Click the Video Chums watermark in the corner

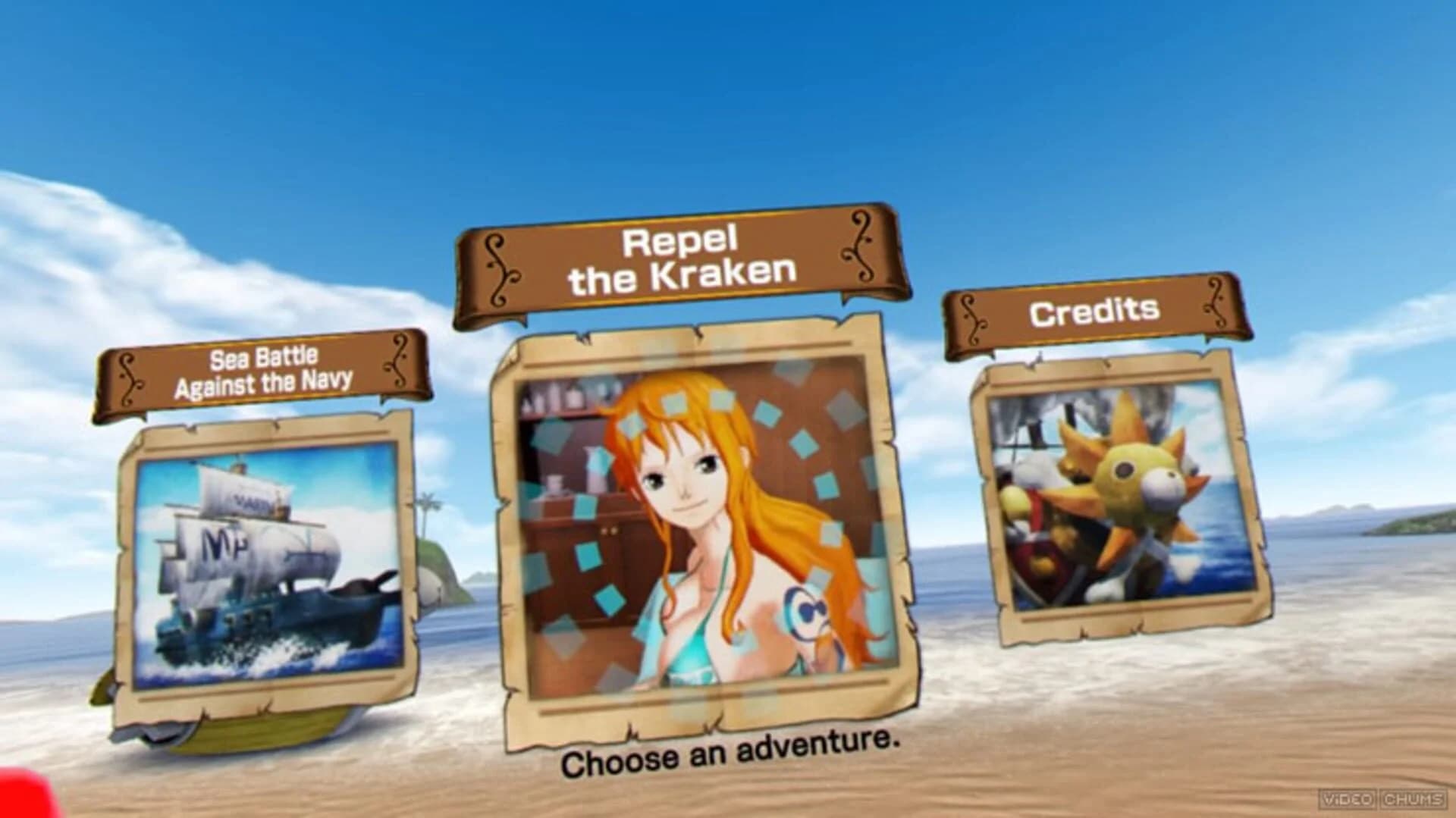[1383, 798]
